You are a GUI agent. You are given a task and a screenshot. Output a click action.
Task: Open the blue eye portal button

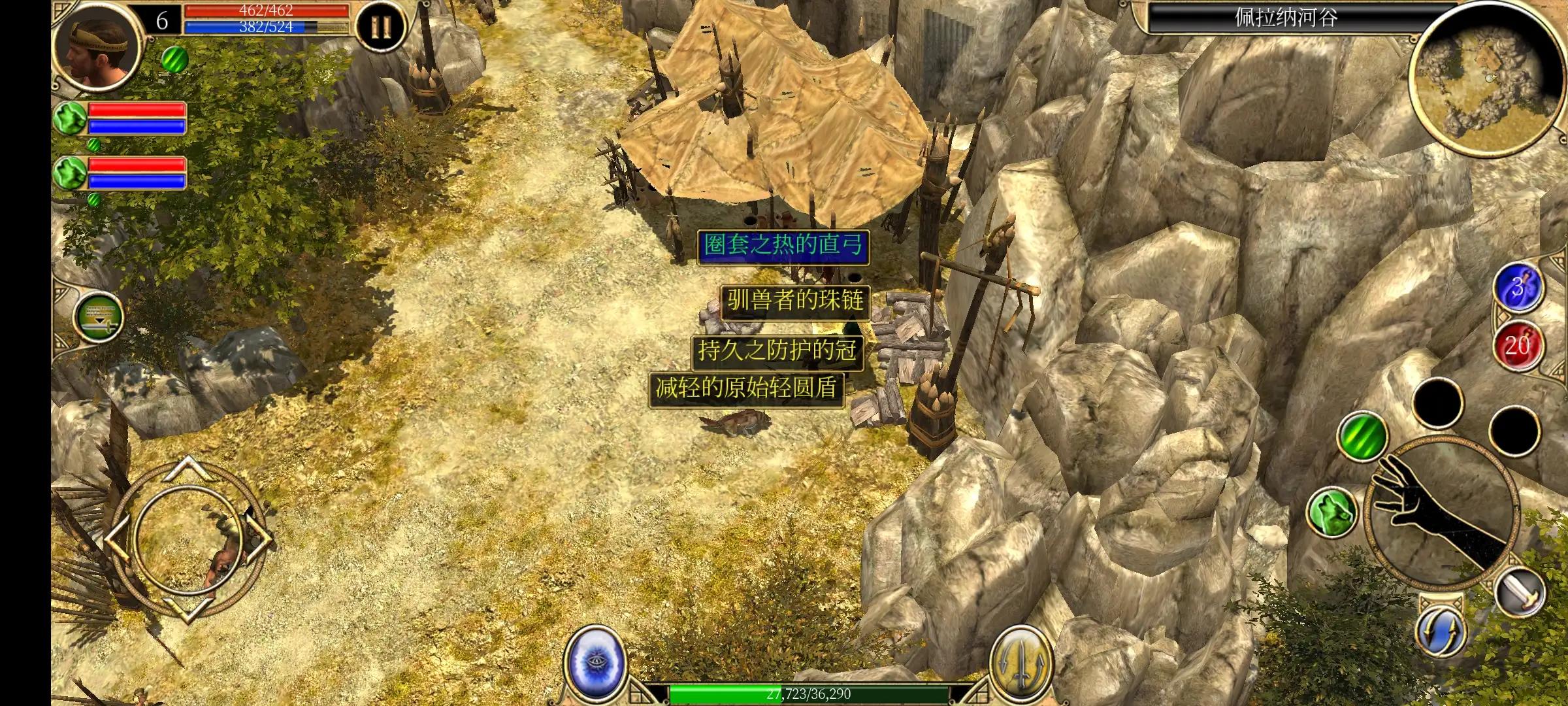click(x=595, y=660)
